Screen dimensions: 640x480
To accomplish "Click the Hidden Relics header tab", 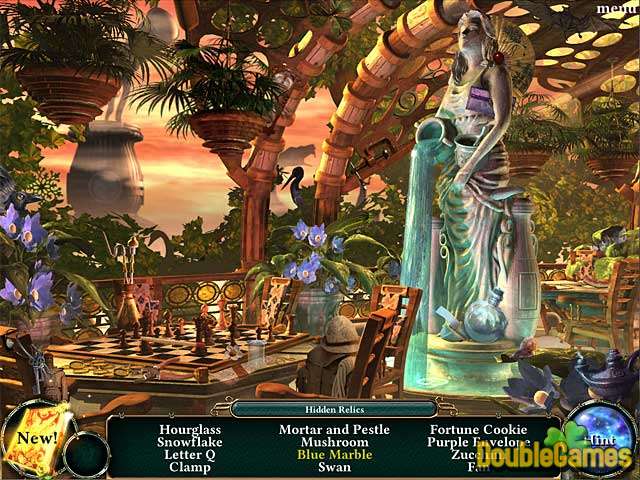I will coord(333,408).
